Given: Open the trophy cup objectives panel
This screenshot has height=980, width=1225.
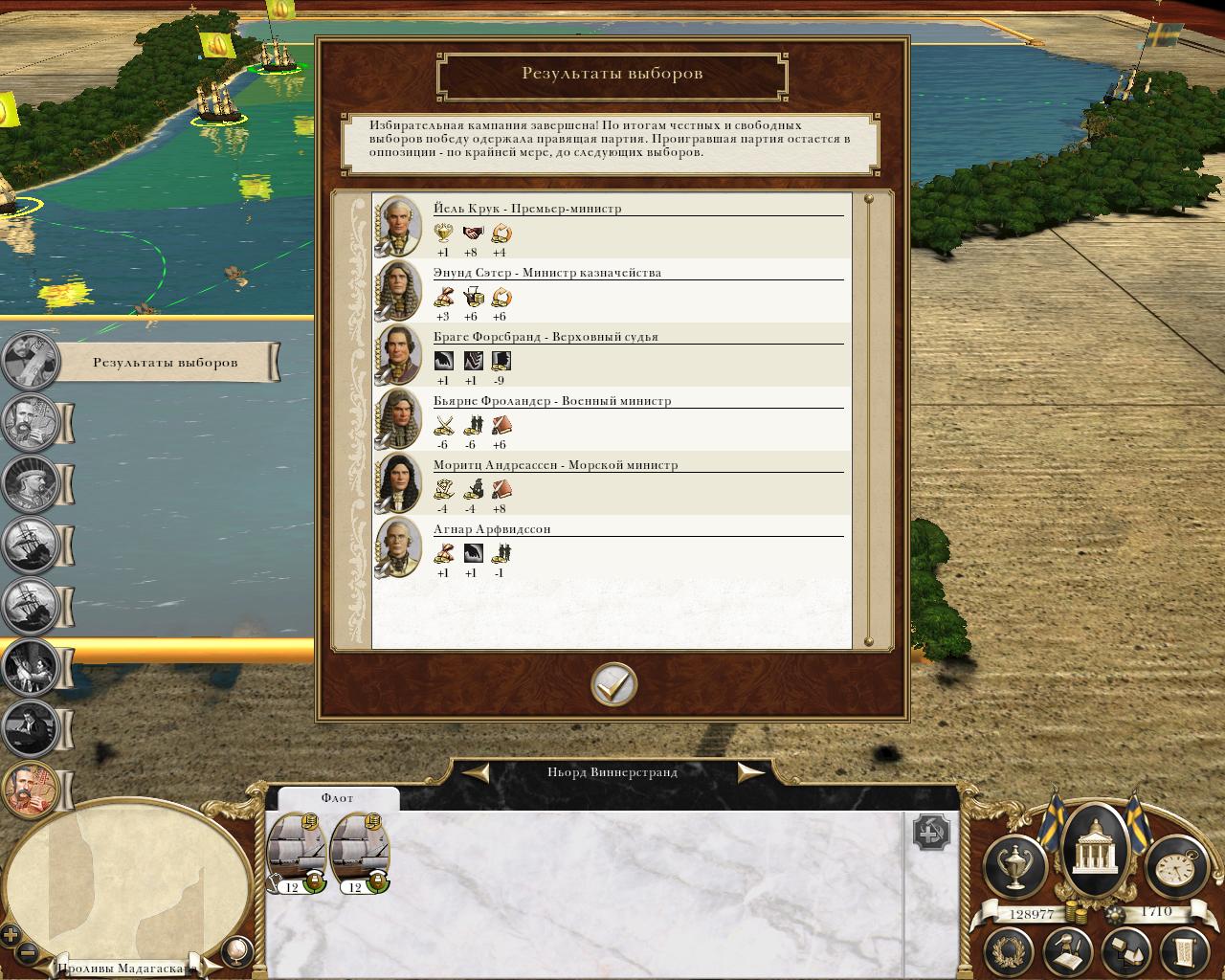Looking at the screenshot, I should (x=1015, y=867).
